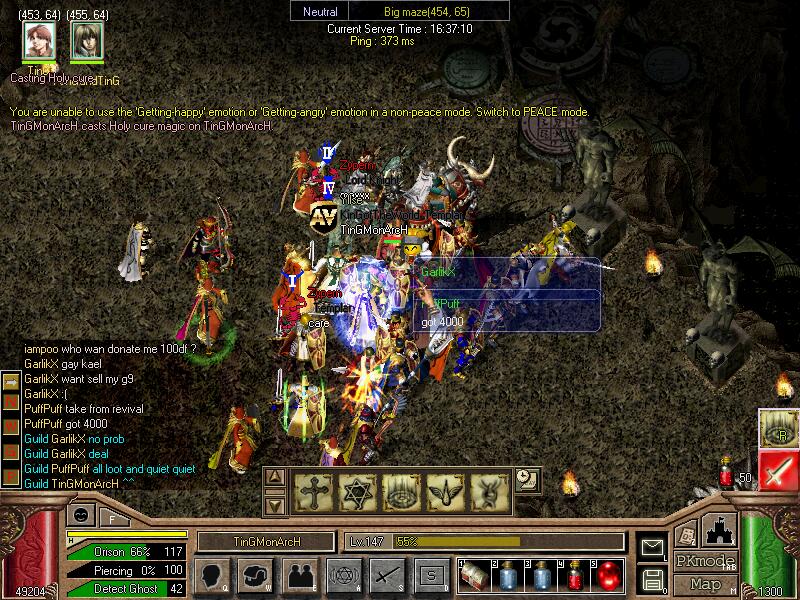Use the red potion with 50 count
Screen dimensions: 800x600
728,472
